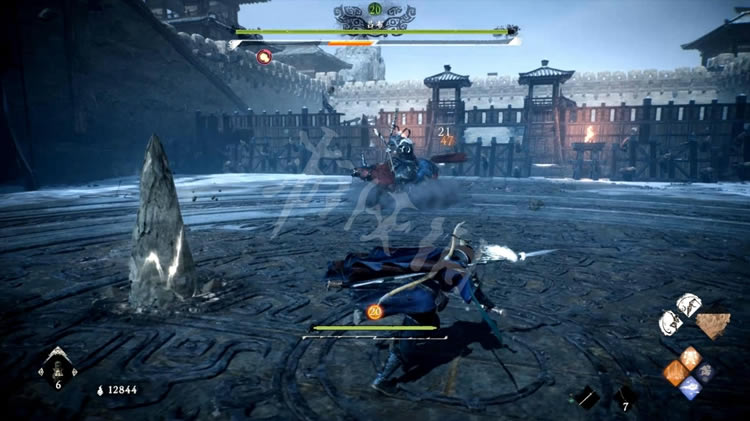This screenshot has height=421, width=750.
Task: Cast the left orange diamond spell
Action: point(677,372)
